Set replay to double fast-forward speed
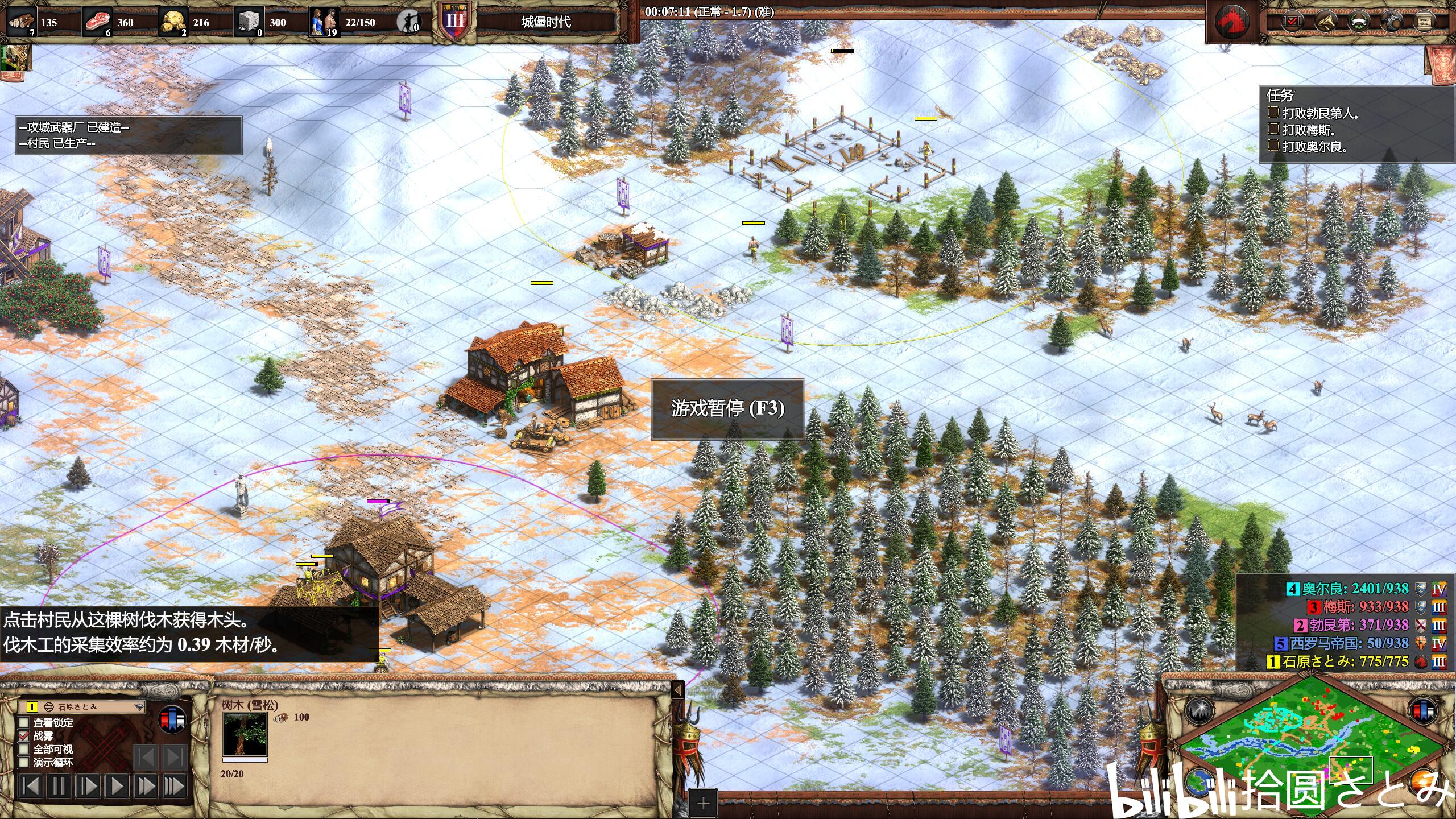Viewport: 1456px width, 819px height. click(x=146, y=787)
